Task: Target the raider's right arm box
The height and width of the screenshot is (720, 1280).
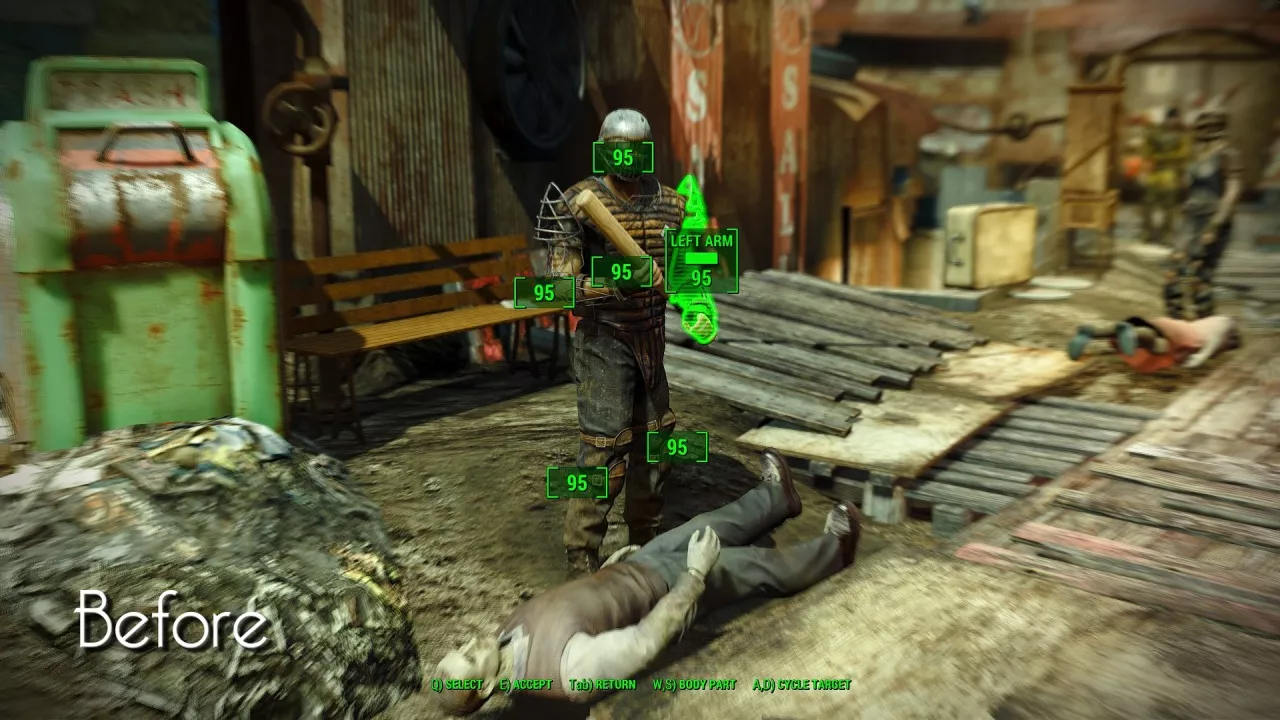Action: tap(544, 293)
